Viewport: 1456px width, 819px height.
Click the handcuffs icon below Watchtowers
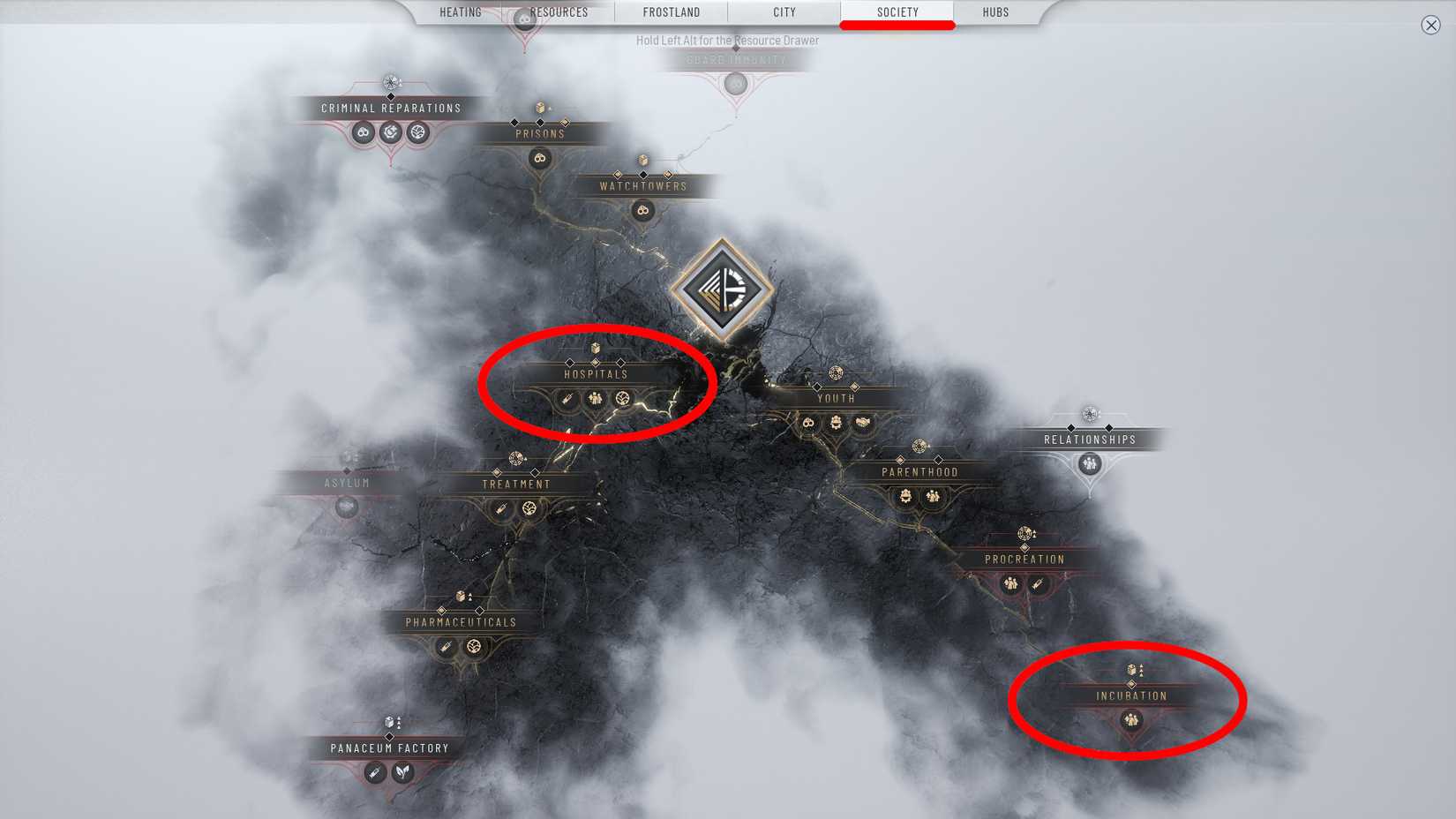click(642, 210)
